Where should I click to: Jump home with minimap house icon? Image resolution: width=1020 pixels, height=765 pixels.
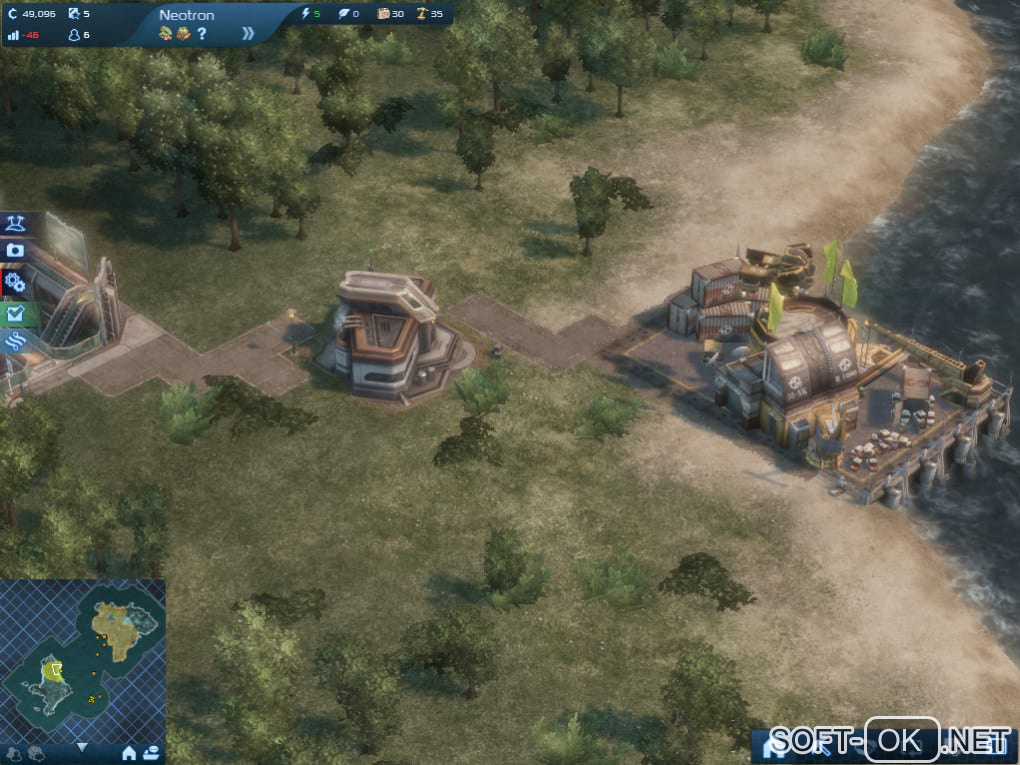tap(129, 752)
